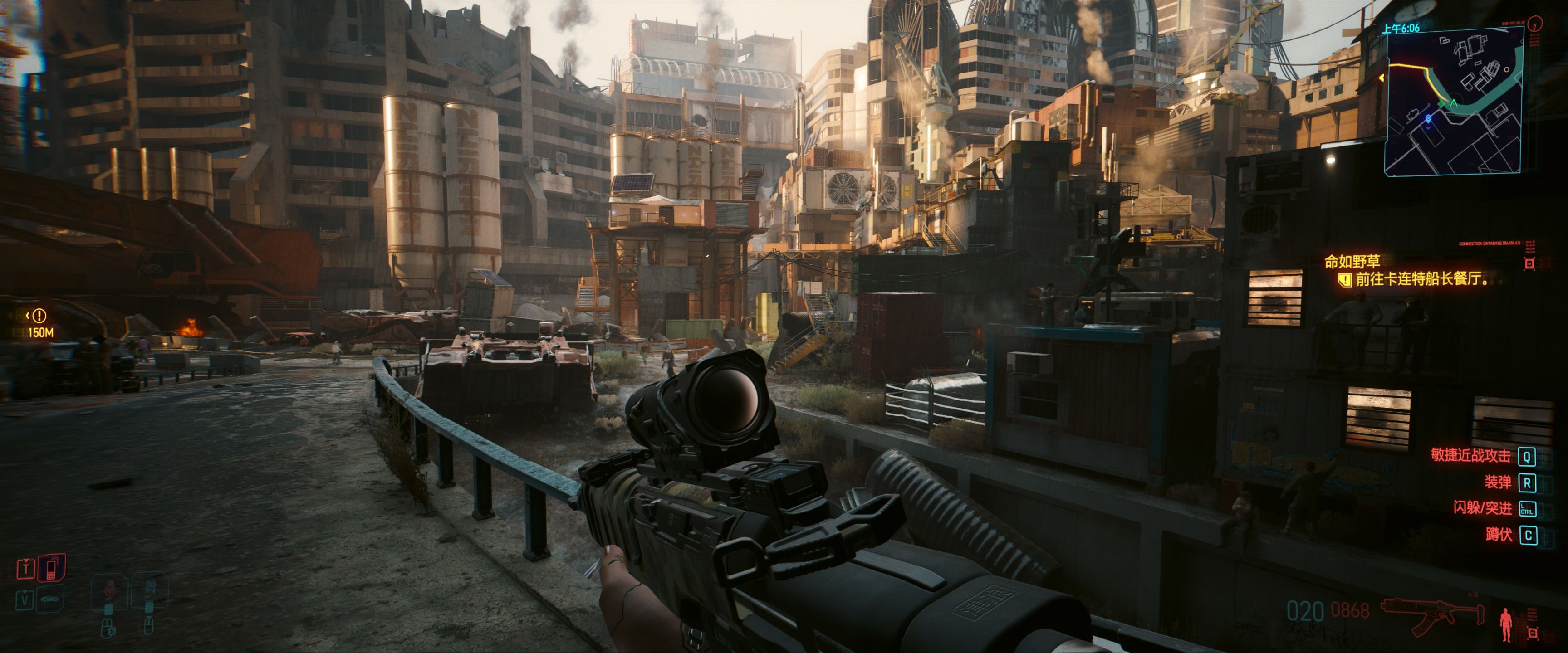Click the compass north indicator
This screenshot has width=1568, height=653.
[1535, 24]
